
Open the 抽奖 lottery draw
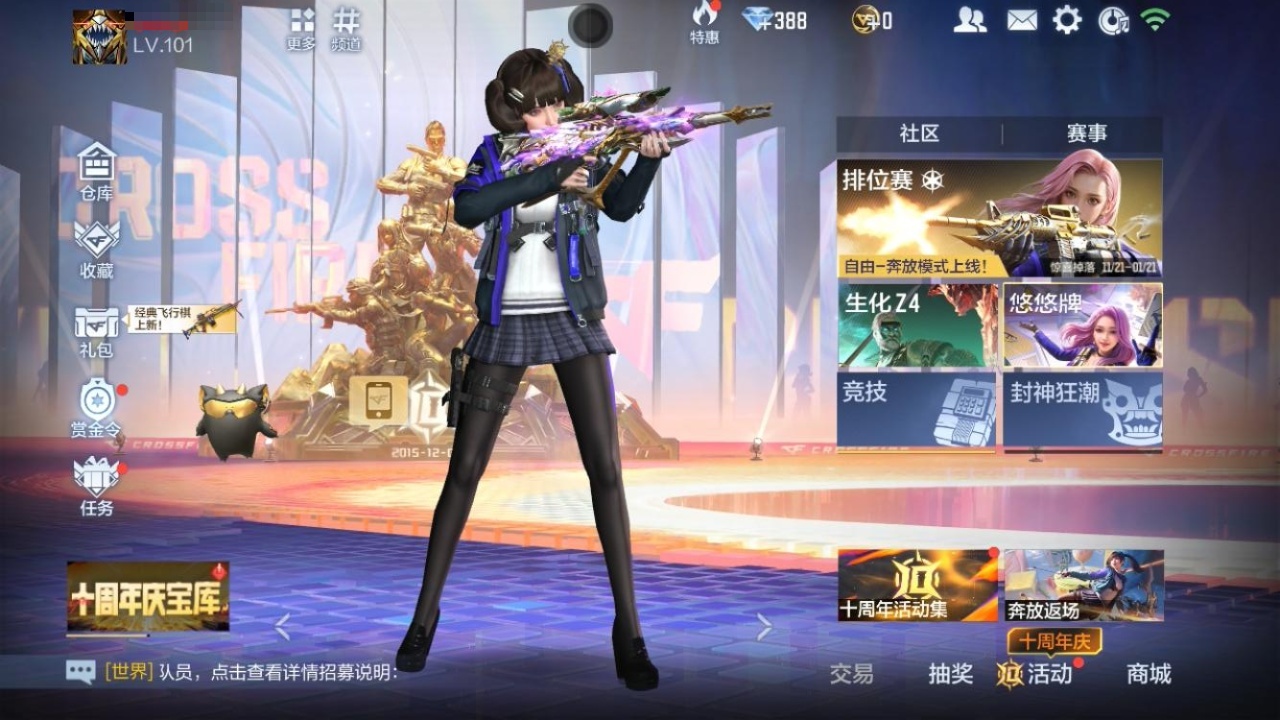pyautogui.click(x=950, y=674)
